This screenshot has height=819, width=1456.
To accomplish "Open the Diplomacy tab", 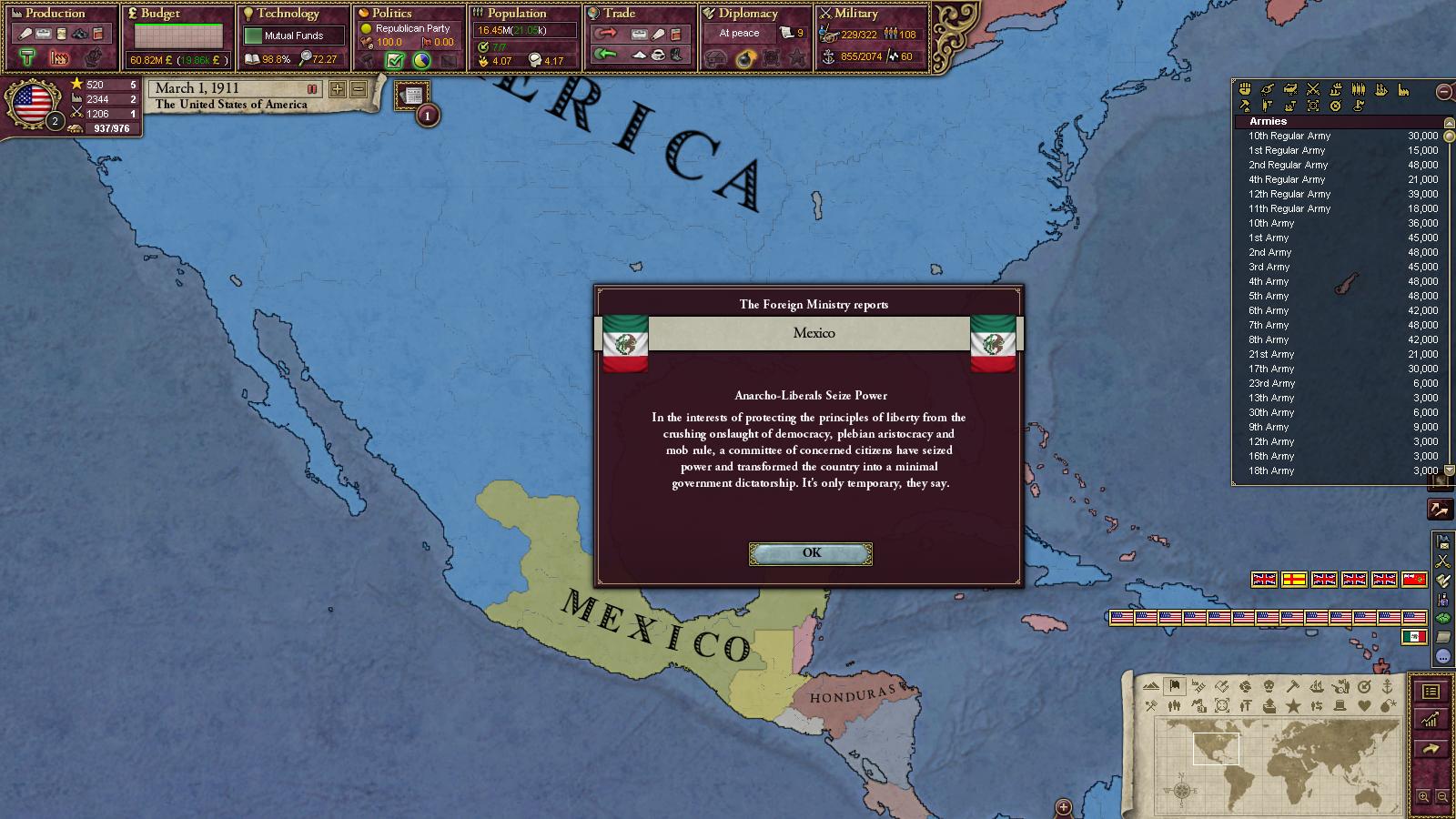I will [748, 14].
